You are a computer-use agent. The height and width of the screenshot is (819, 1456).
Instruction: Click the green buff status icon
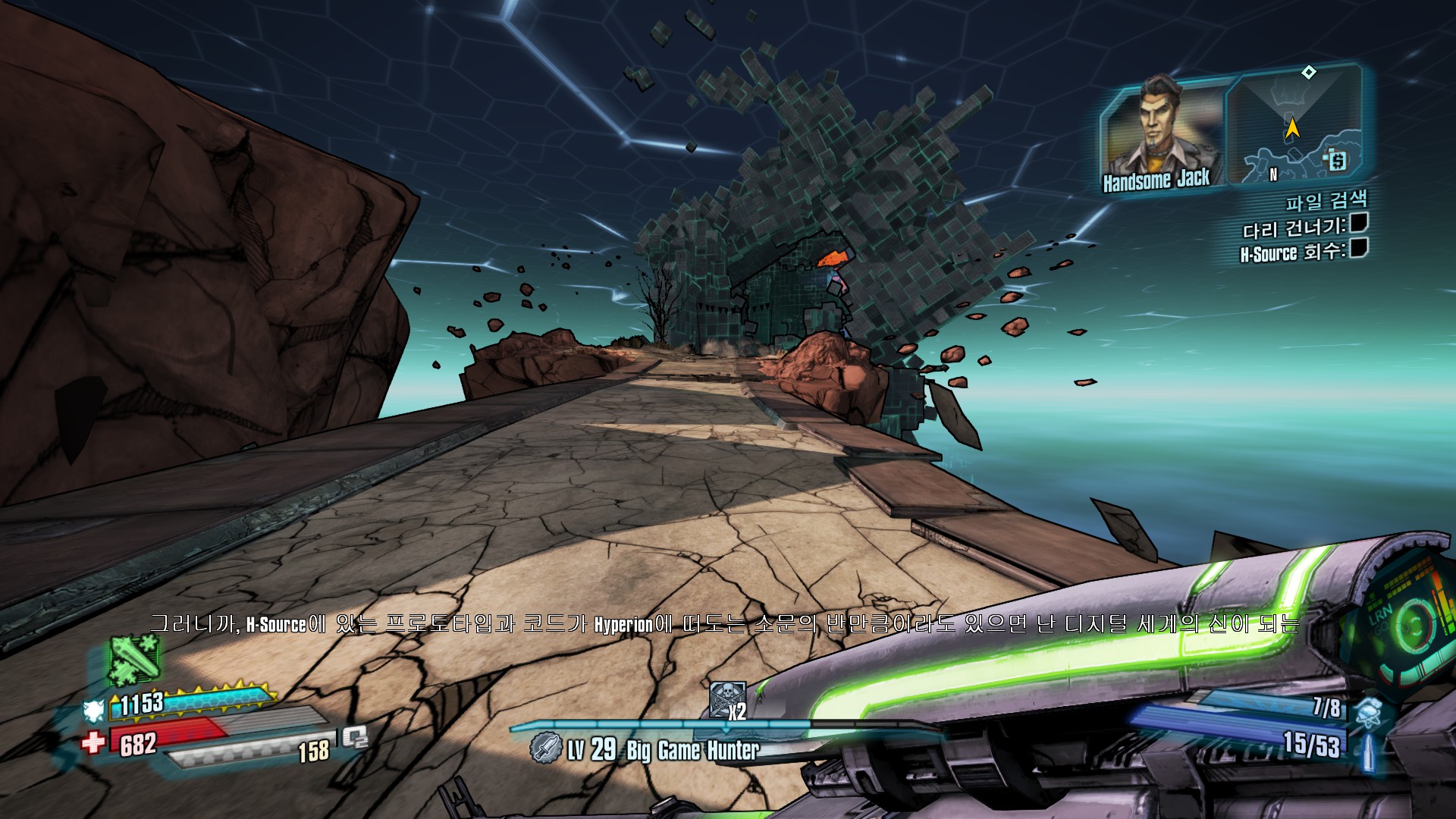133,658
